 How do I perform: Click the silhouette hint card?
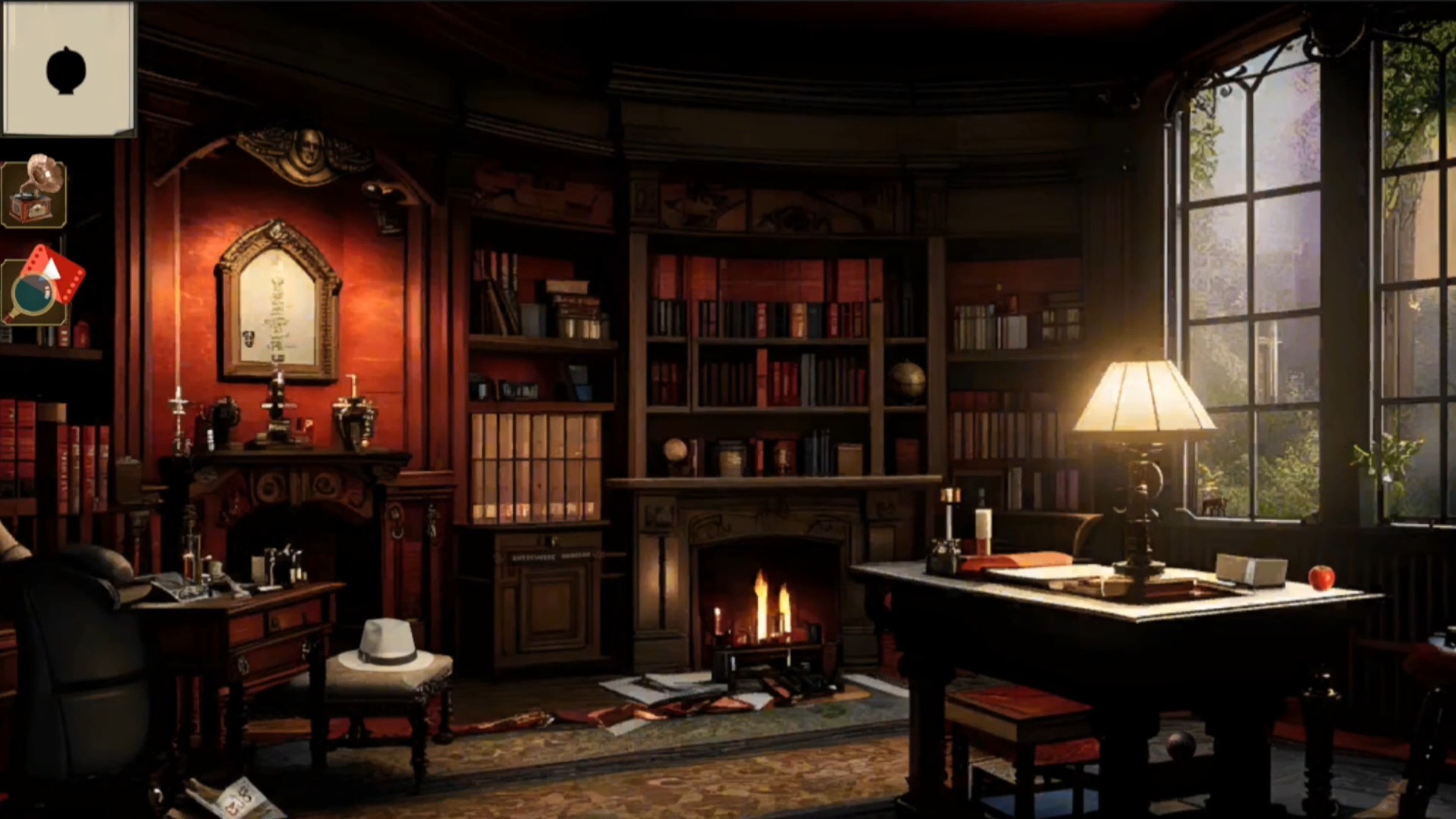(67, 68)
